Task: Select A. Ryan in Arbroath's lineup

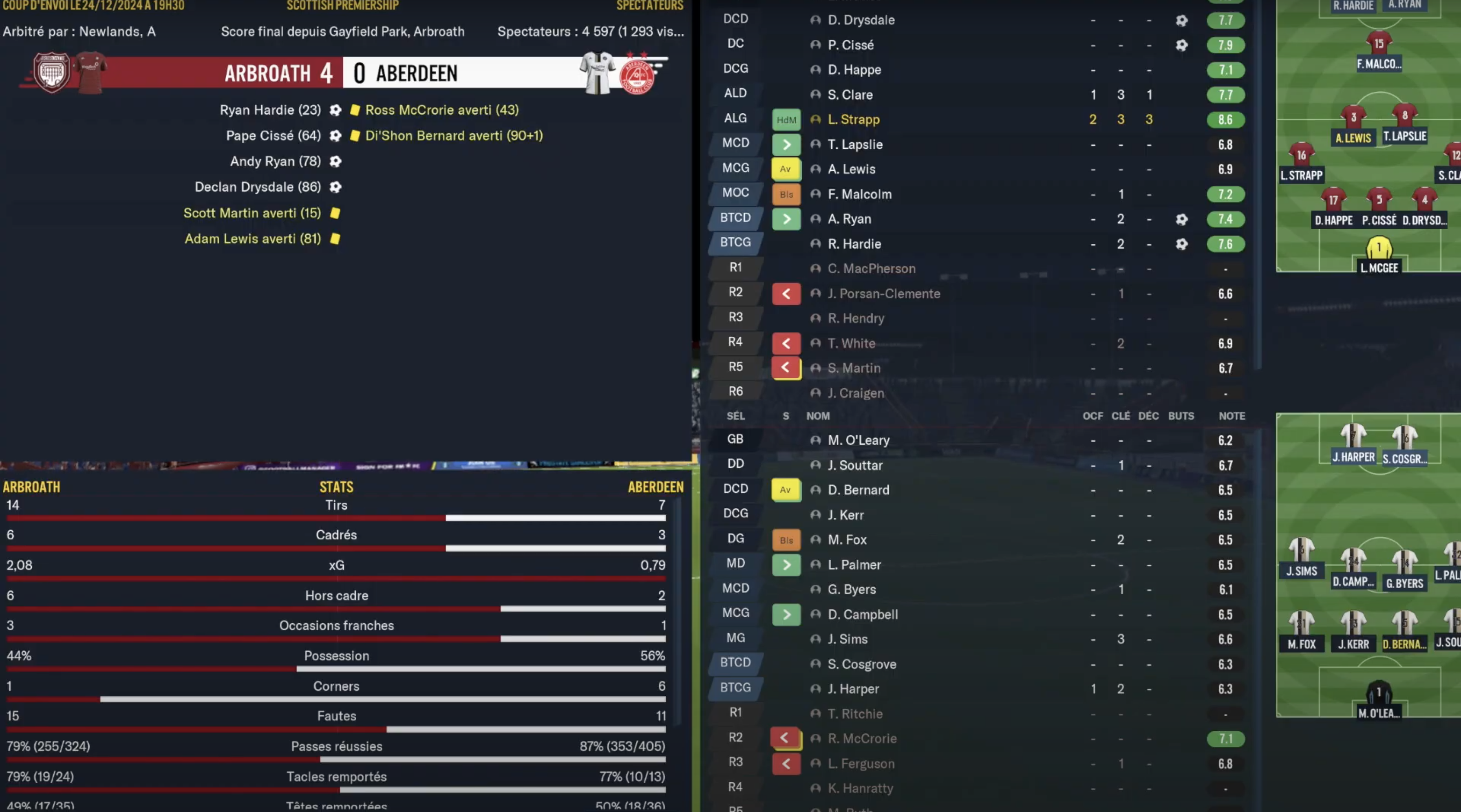Action: pyautogui.click(x=849, y=219)
